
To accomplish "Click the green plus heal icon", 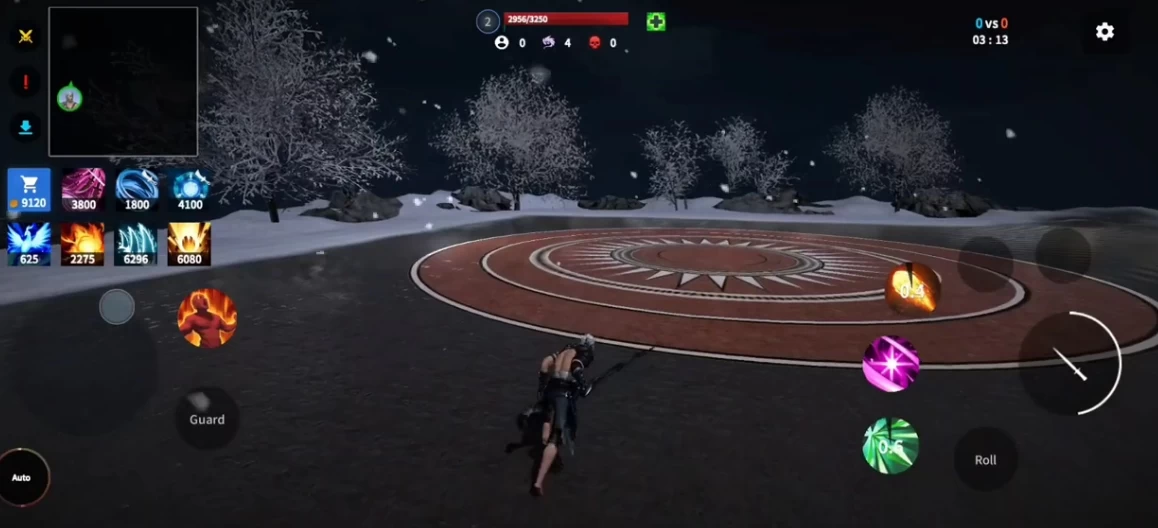I will coord(656,22).
